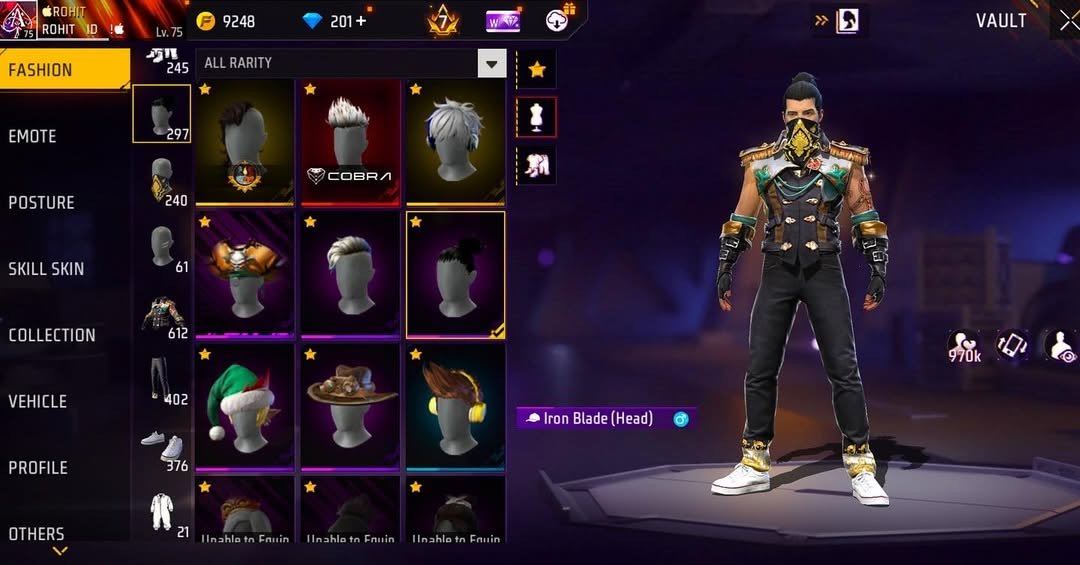Click the 970k likes heart icon

(x=963, y=345)
